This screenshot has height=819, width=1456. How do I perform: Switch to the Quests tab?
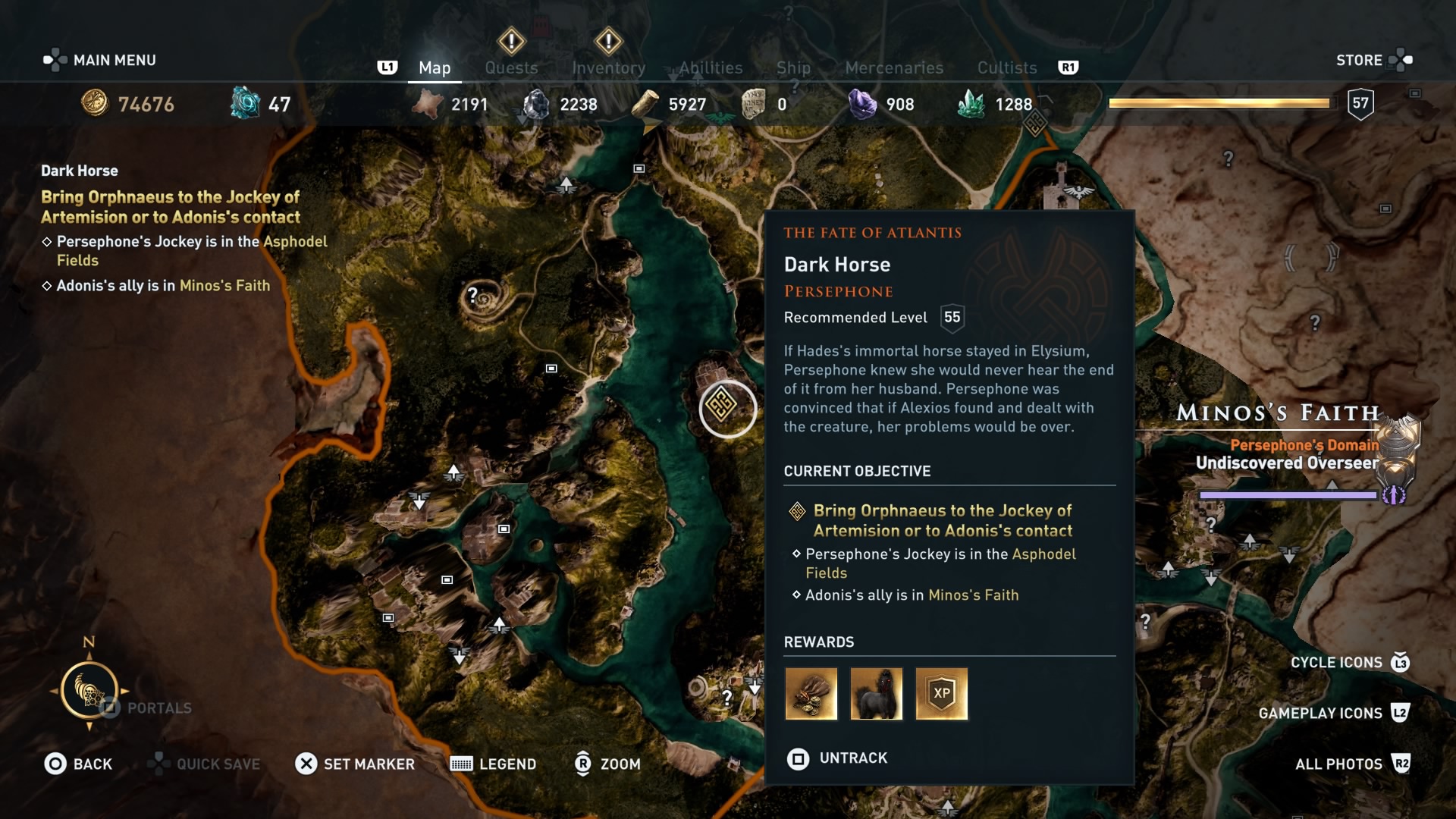[x=511, y=67]
